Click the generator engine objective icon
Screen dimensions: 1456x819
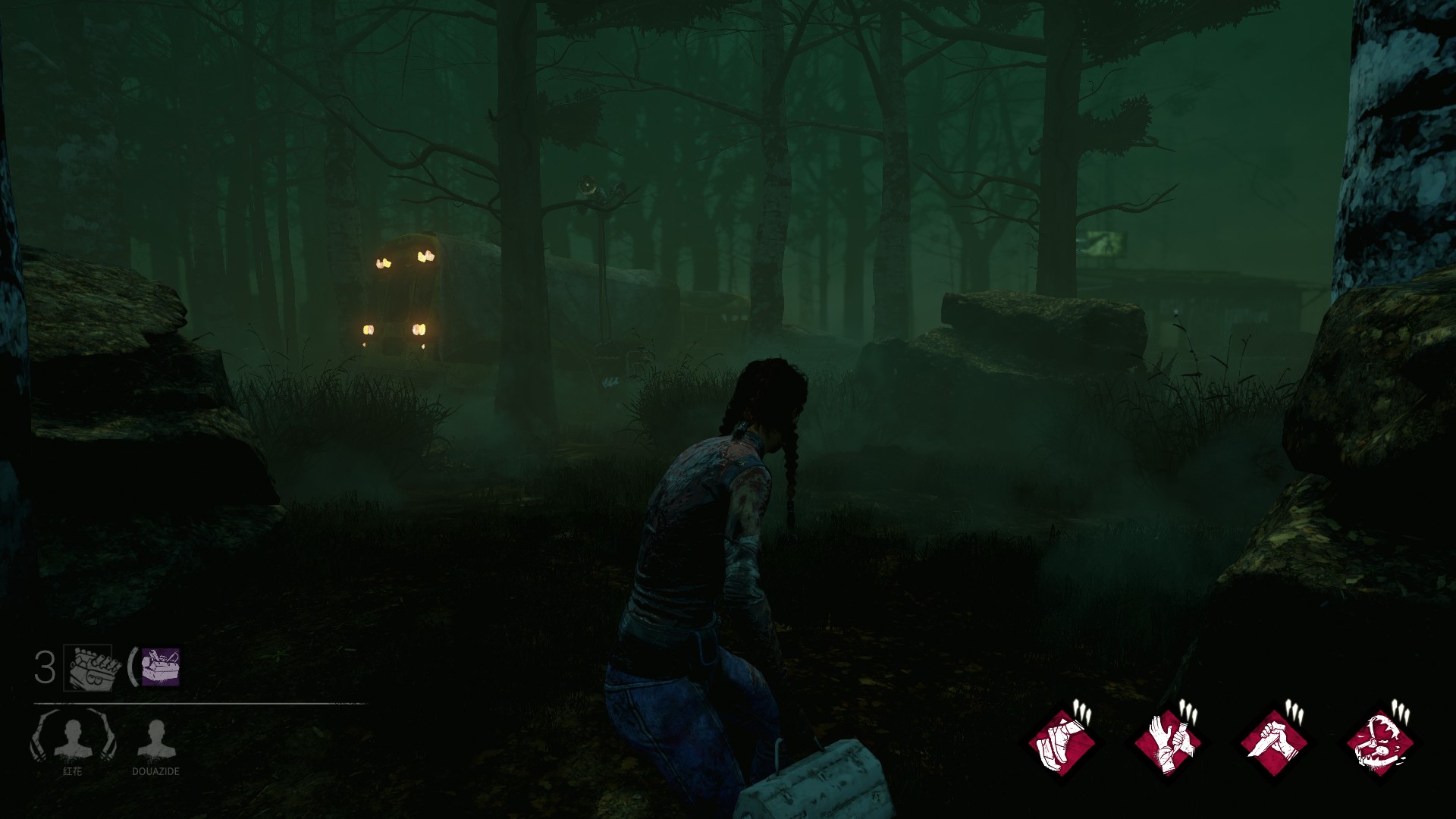[92, 667]
